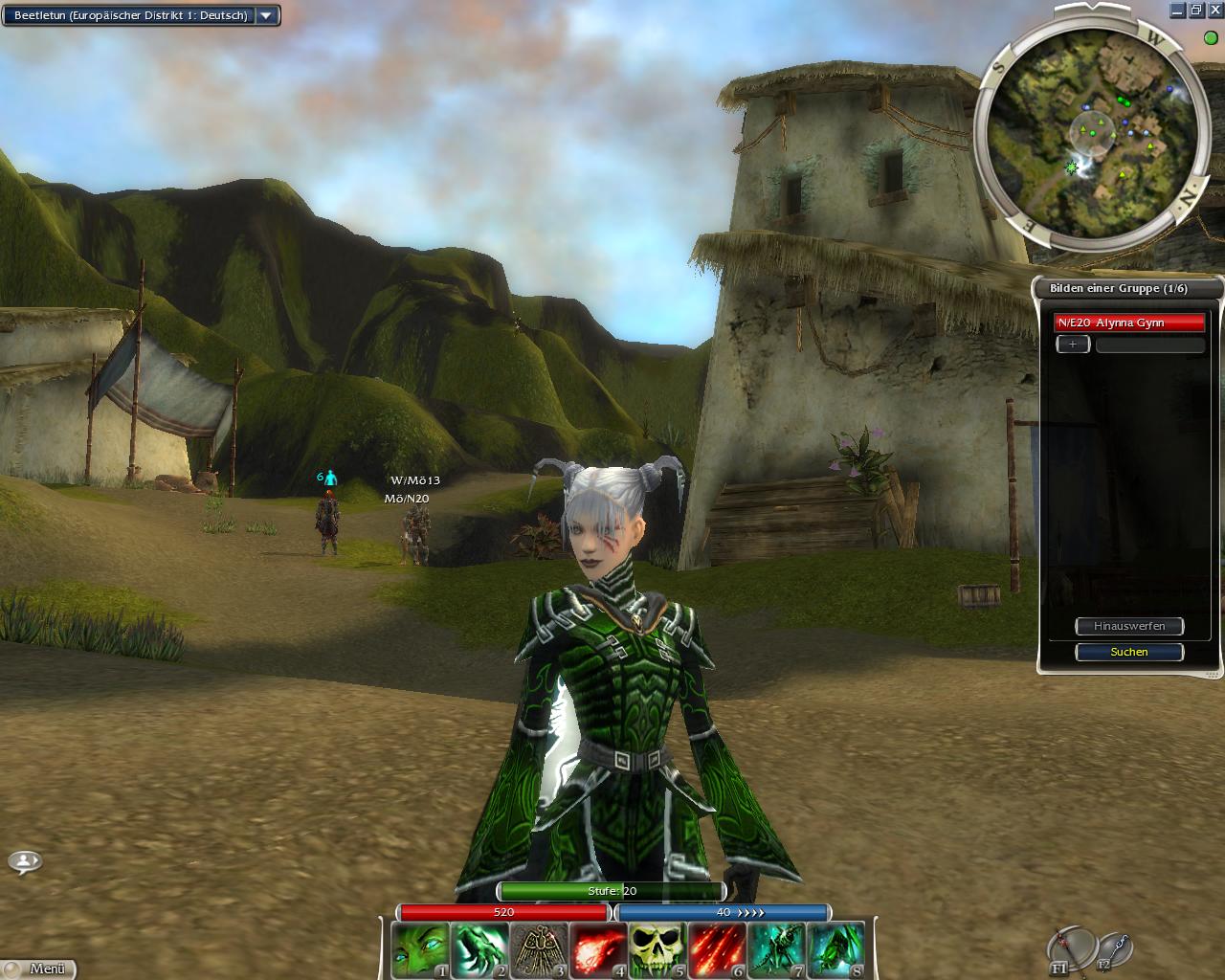Trigger the winged emblem skill in slot 3
1225x980 pixels.
(x=539, y=949)
